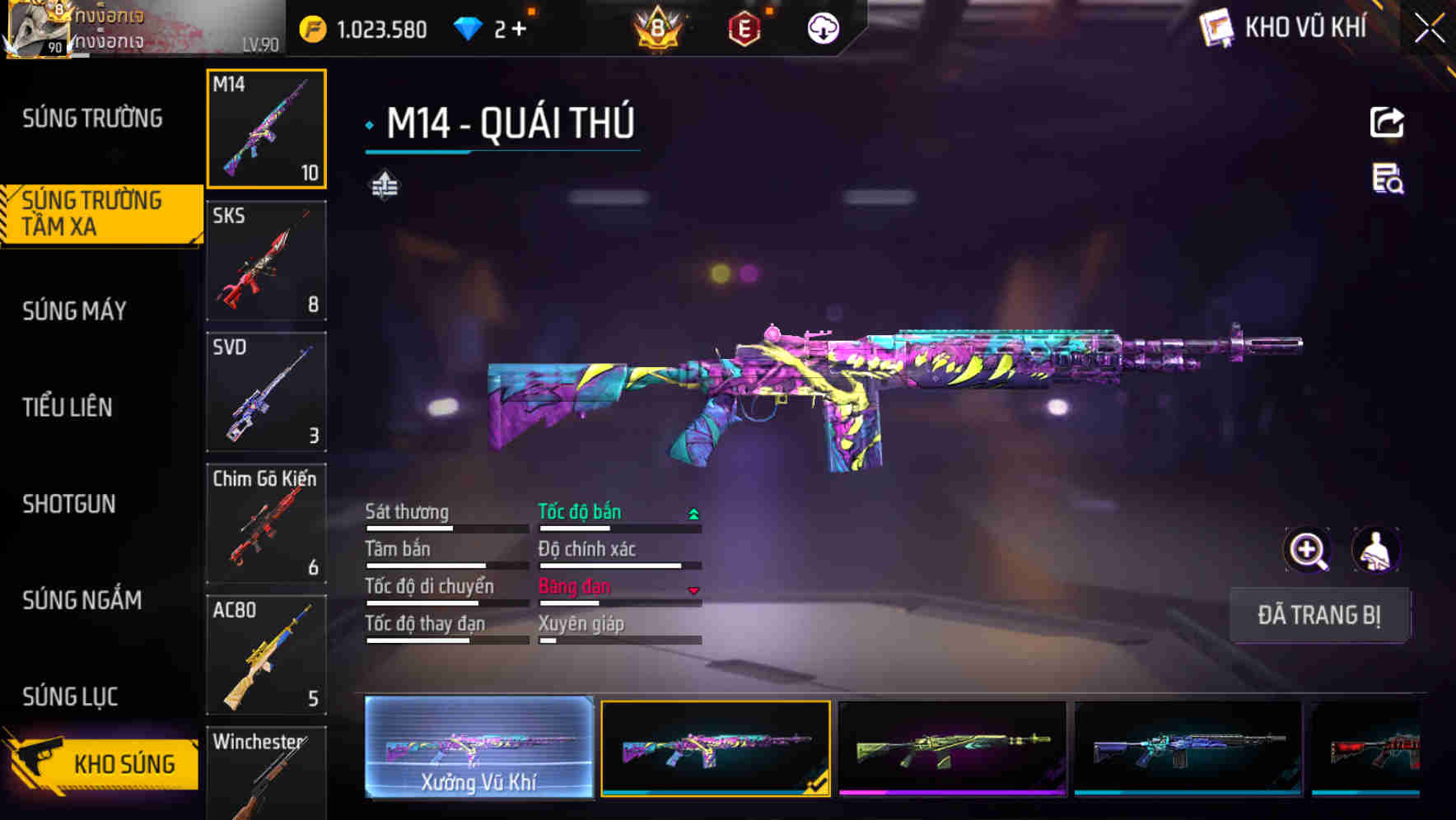The image size is (1456, 820).
Task: Open the share weapon icon
Action: 1387,122
